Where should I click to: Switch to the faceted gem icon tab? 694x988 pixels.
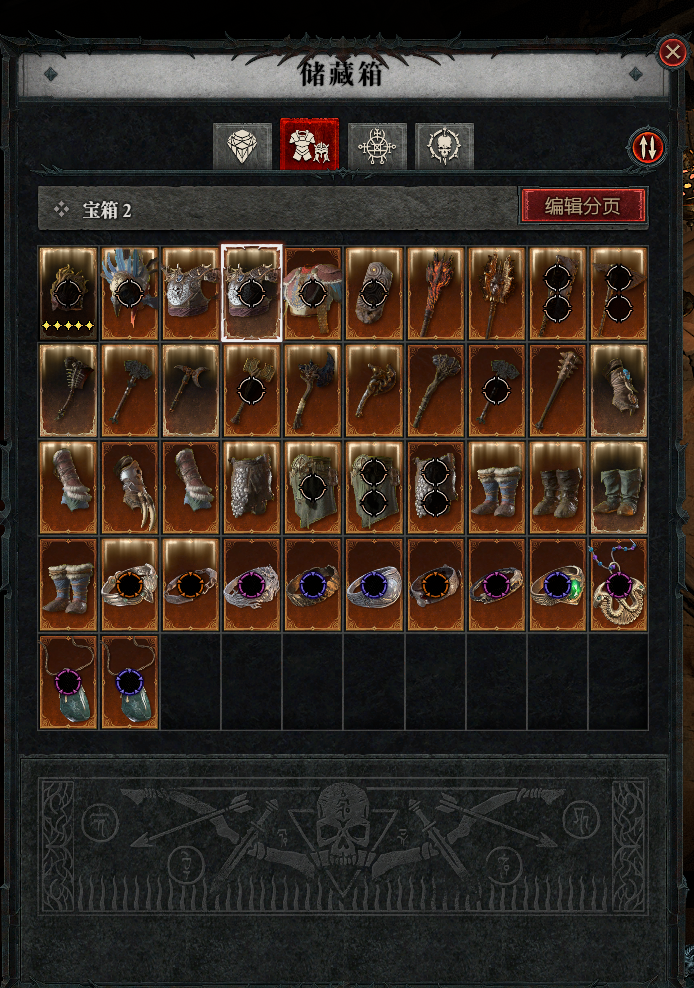point(242,147)
